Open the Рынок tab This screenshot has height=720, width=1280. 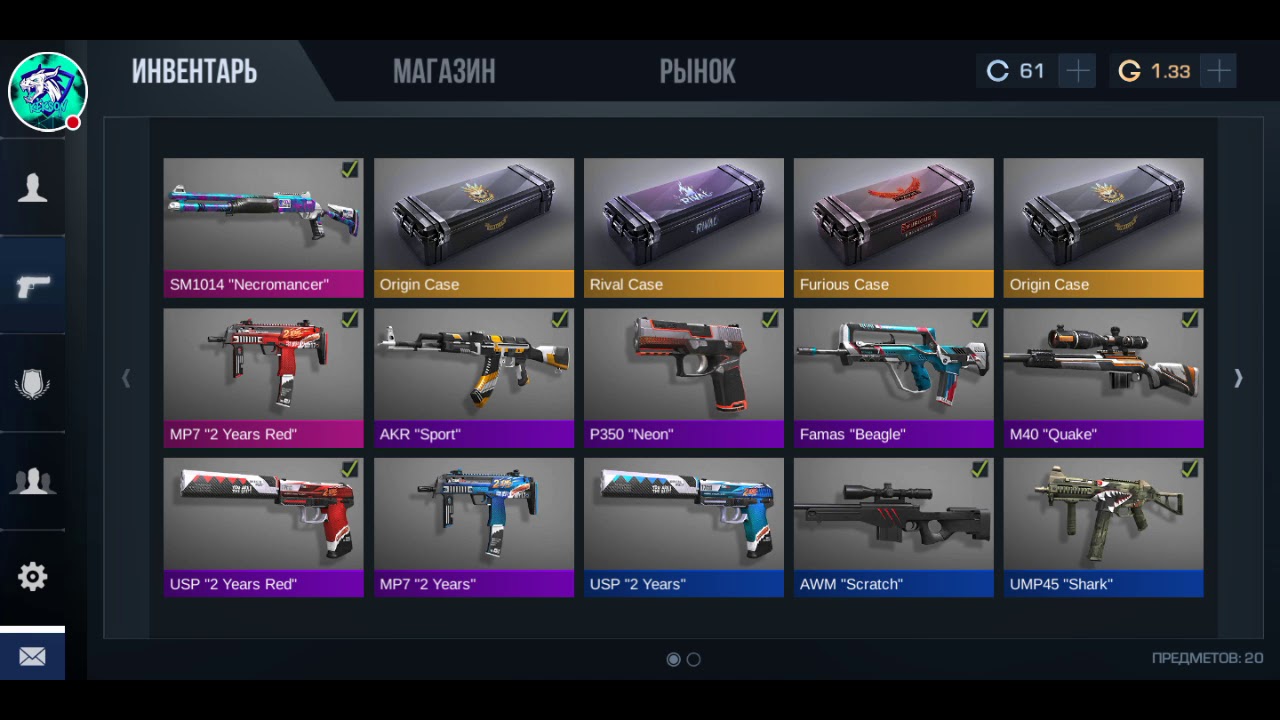[x=697, y=71]
